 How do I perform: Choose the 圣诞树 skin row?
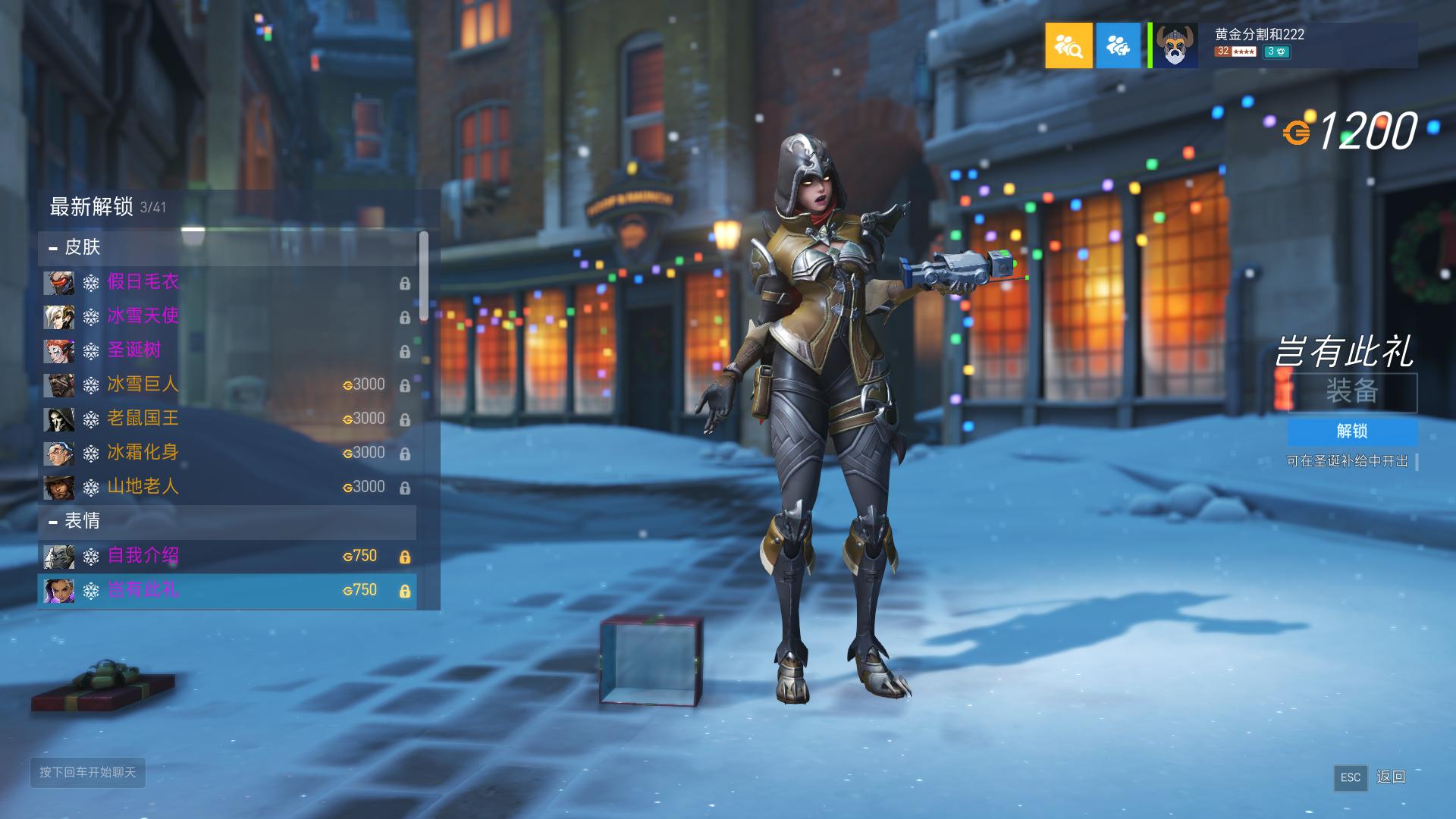coord(227,350)
